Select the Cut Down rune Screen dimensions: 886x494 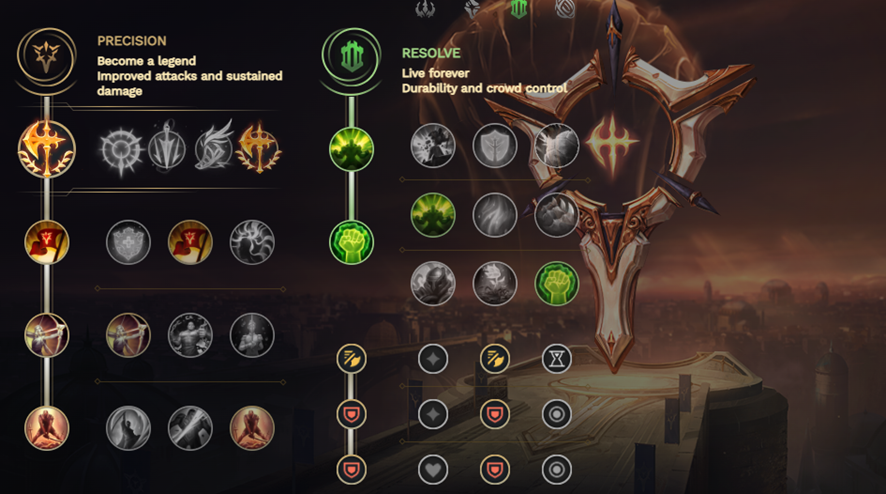click(x=190, y=428)
